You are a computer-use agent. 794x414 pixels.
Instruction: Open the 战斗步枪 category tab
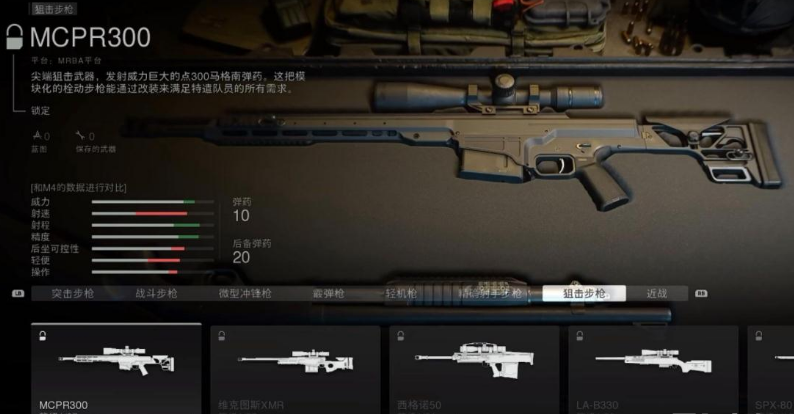pos(156,294)
